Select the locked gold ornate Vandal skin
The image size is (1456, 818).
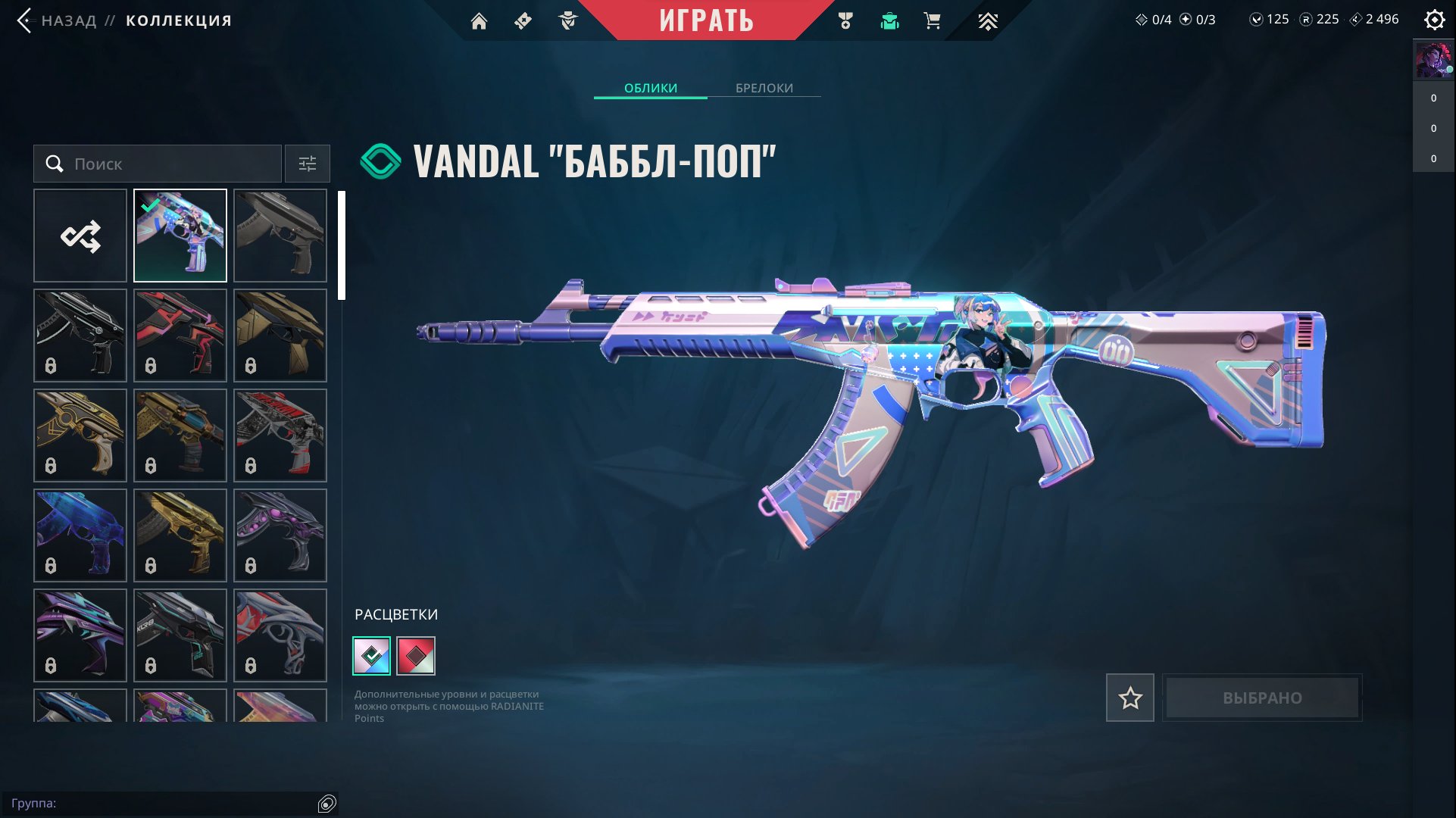(80, 436)
